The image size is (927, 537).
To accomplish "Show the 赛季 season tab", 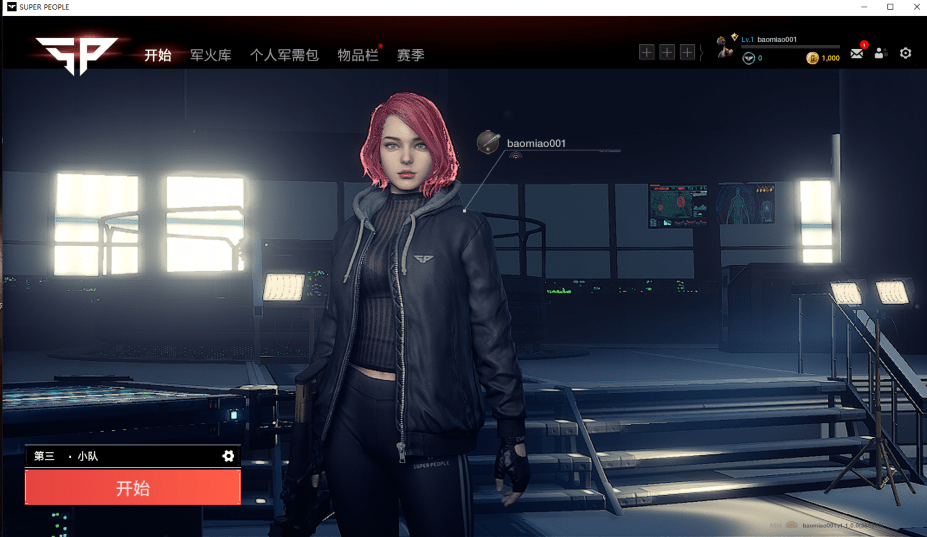I will click(411, 55).
